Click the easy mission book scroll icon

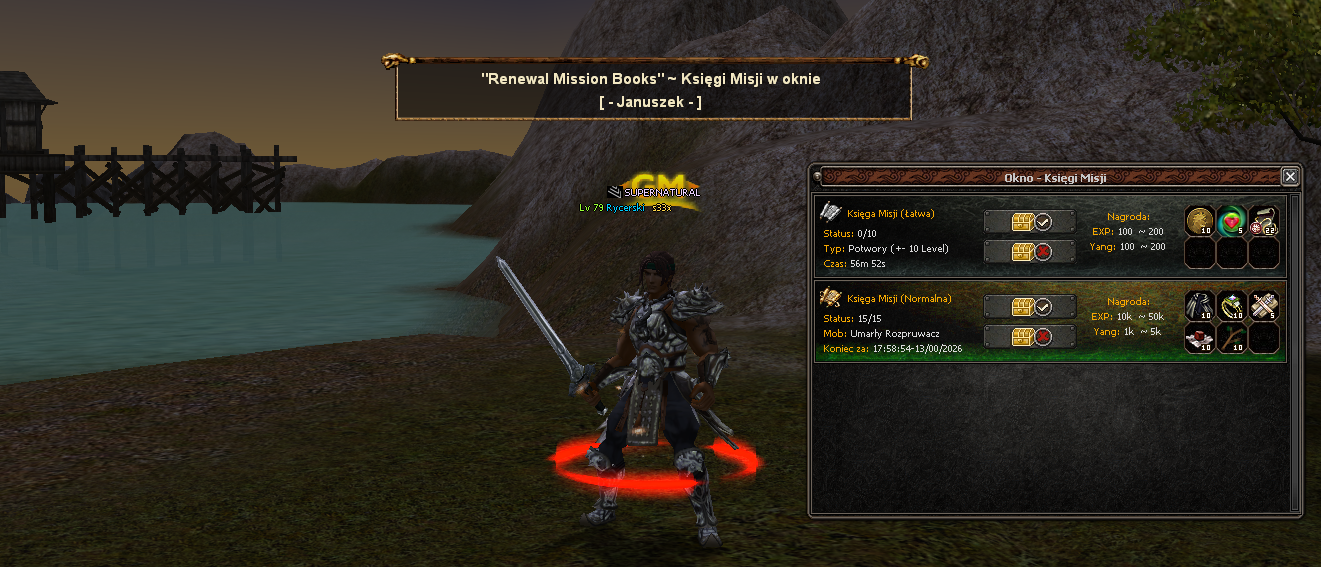coord(831,212)
